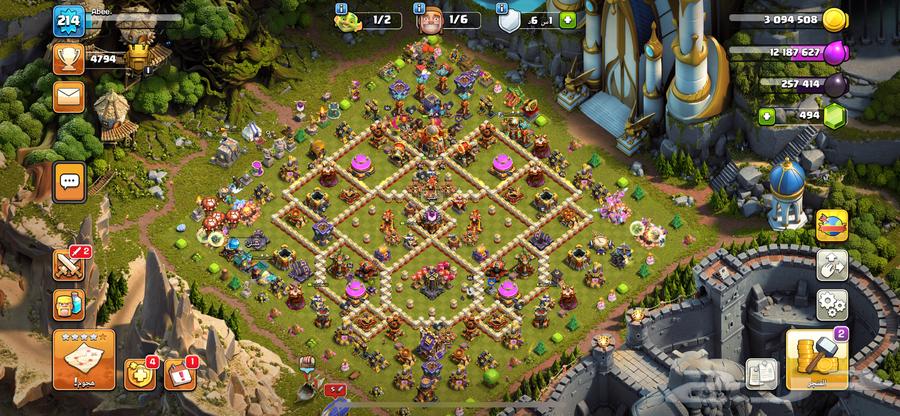900x416 pixels.
Task: Open the colorful striped ball event button
Action: [x=832, y=225]
